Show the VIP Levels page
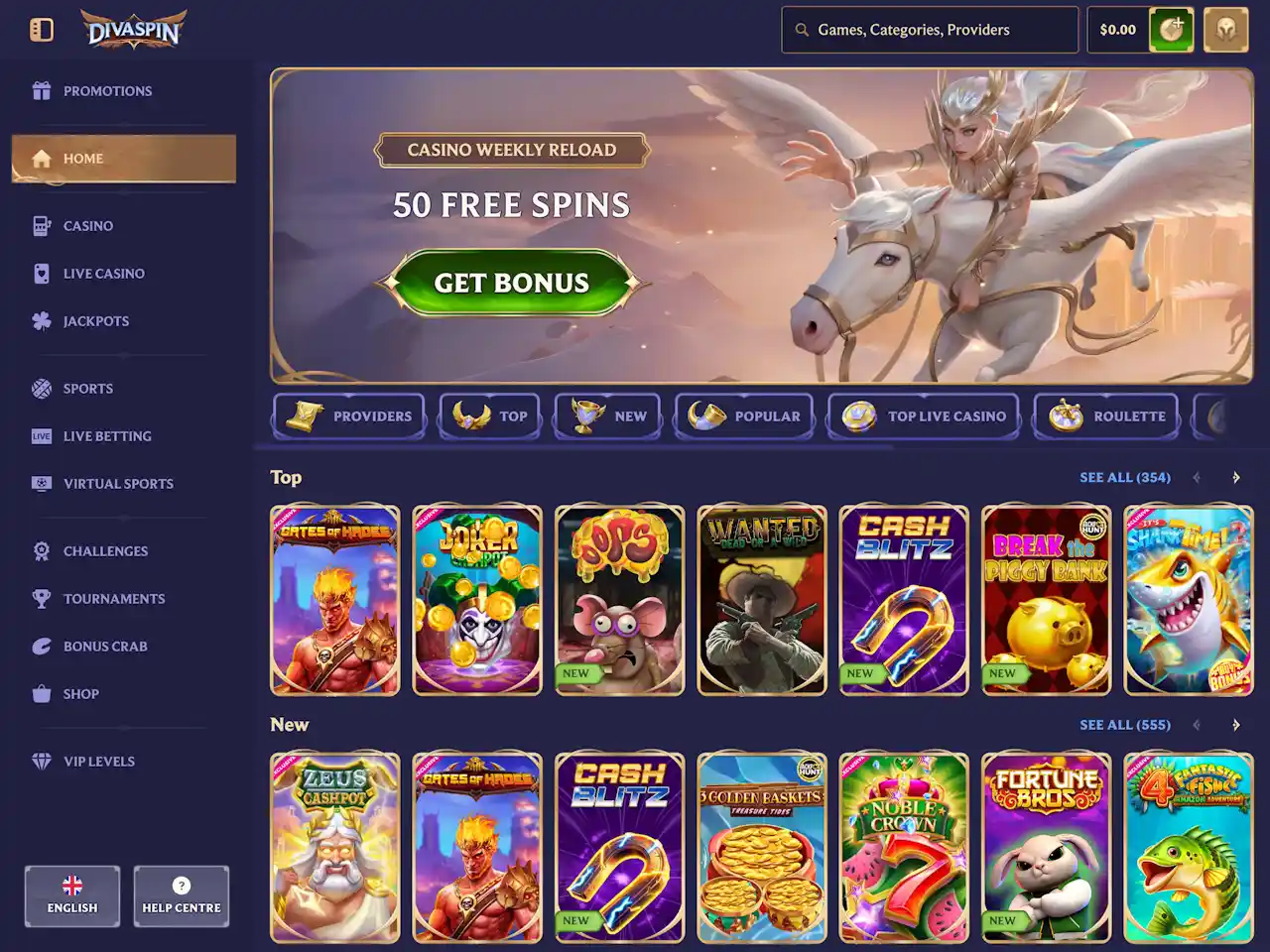1270x952 pixels. tap(98, 762)
